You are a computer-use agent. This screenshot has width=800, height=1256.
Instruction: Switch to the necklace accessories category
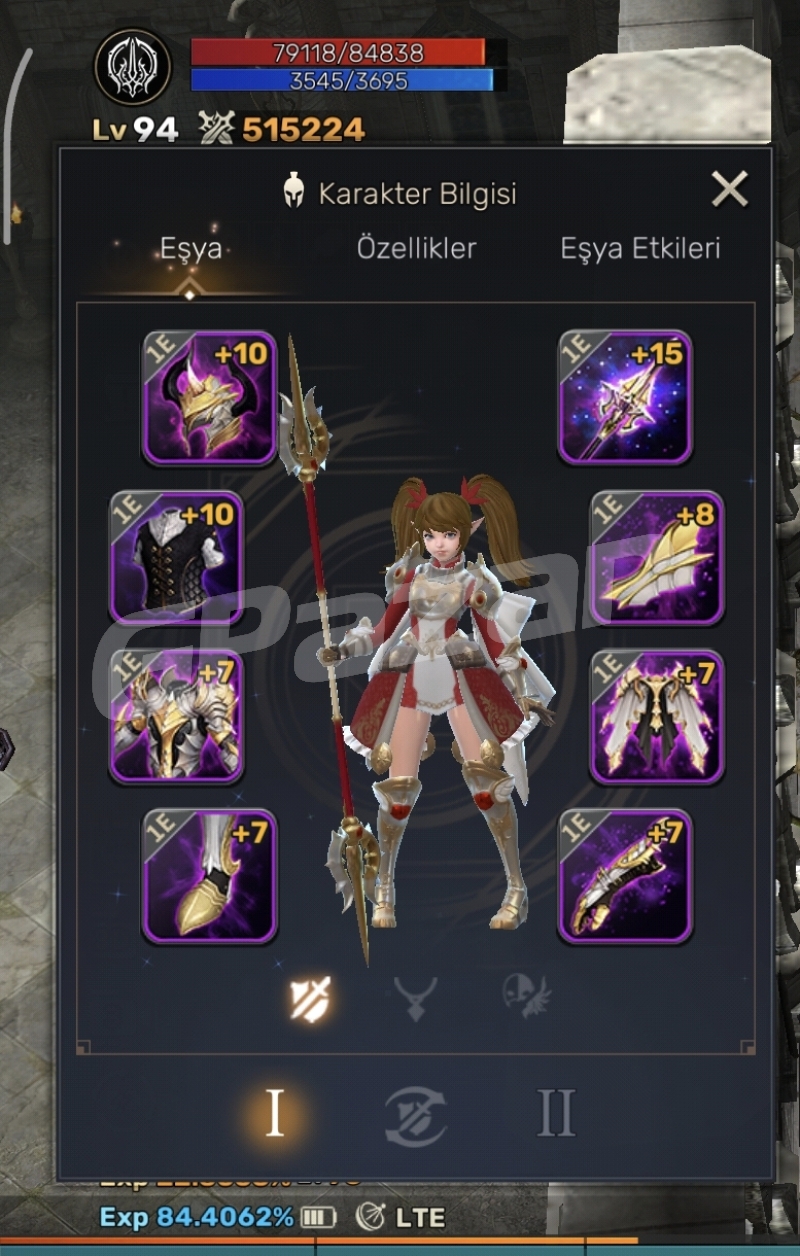tap(415, 998)
